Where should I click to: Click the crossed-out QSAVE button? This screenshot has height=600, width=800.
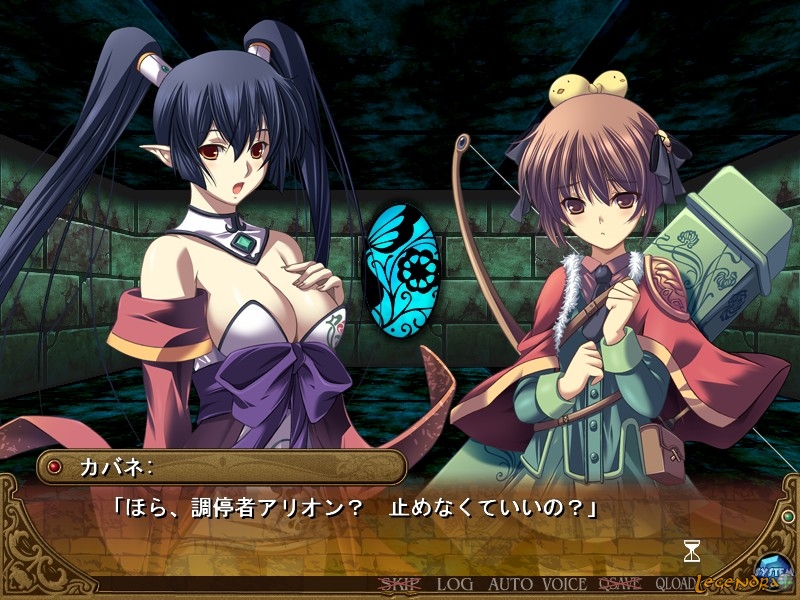[620, 584]
